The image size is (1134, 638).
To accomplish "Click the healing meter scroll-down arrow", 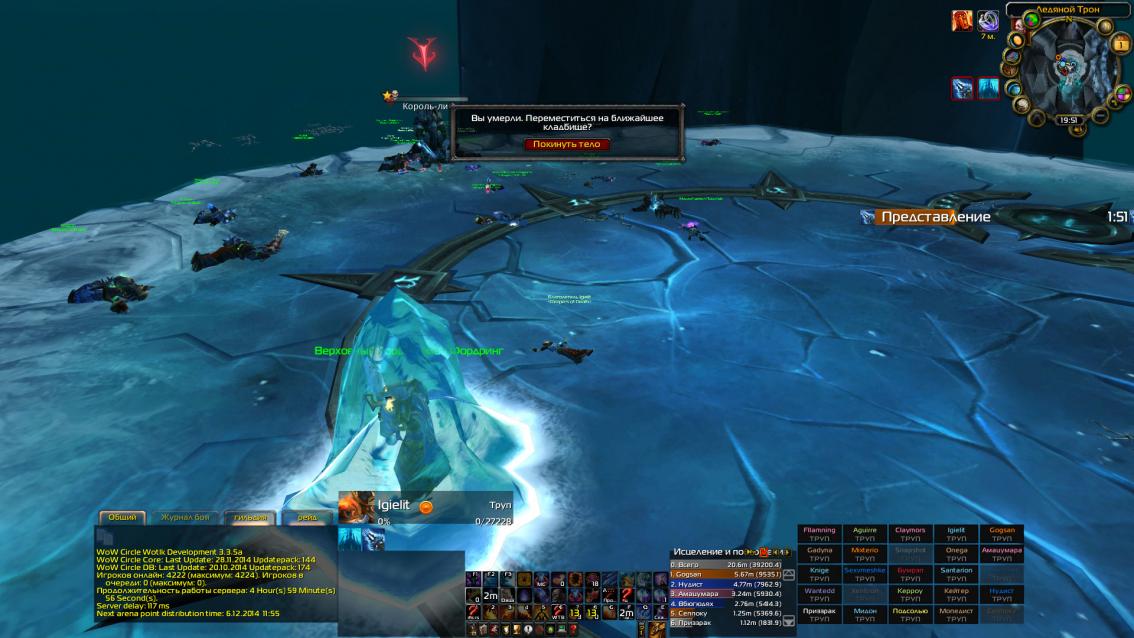I will click(x=789, y=621).
